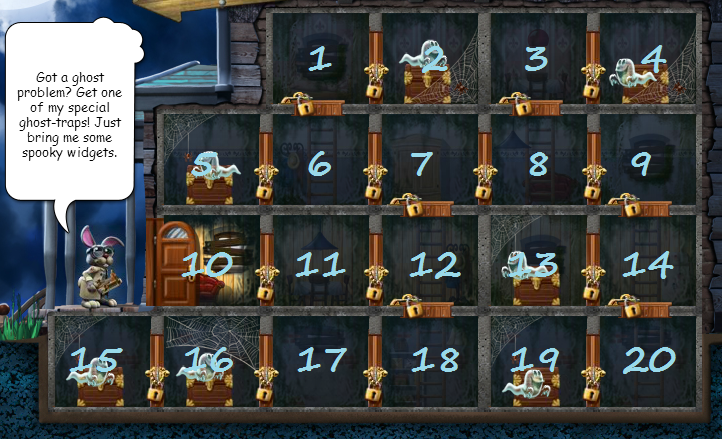Image resolution: width=722 pixels, height=439 pixels.
Task: Choose level 3 room
Action: click(537, 58)
